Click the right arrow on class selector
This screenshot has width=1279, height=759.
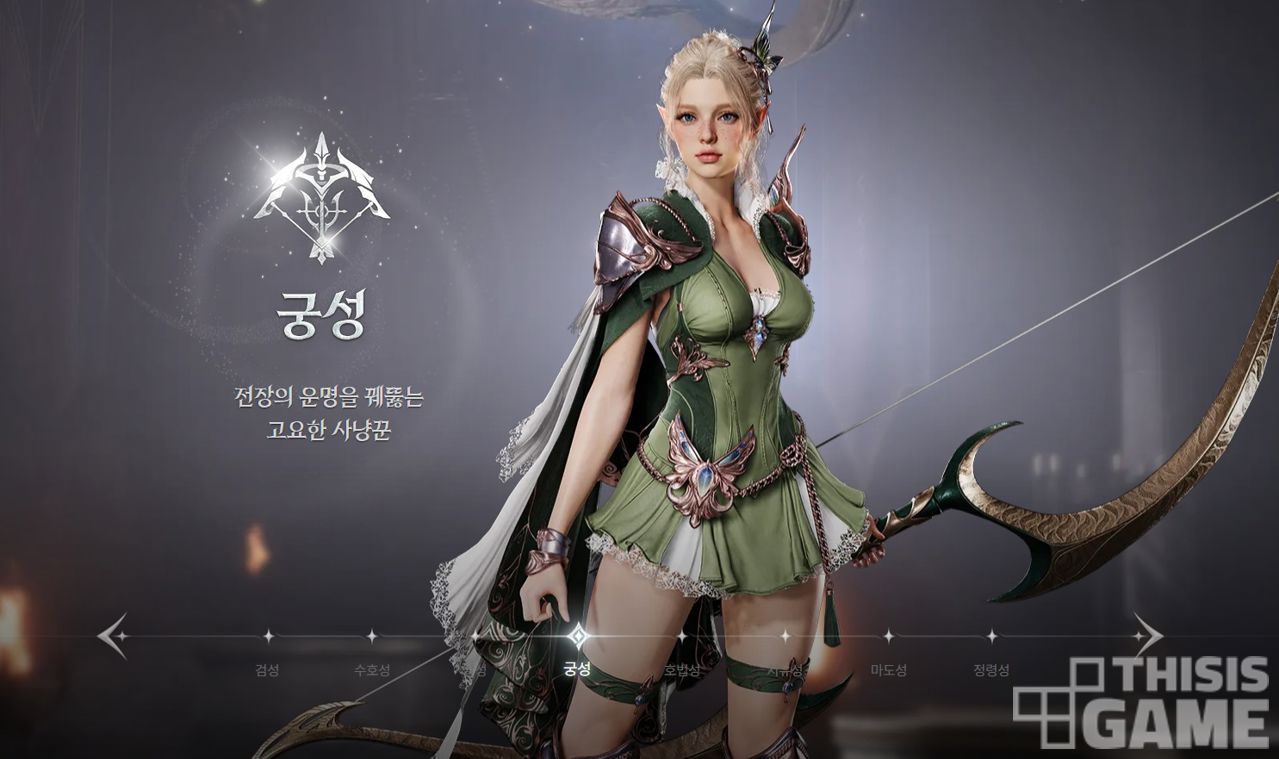[1147, 635]
